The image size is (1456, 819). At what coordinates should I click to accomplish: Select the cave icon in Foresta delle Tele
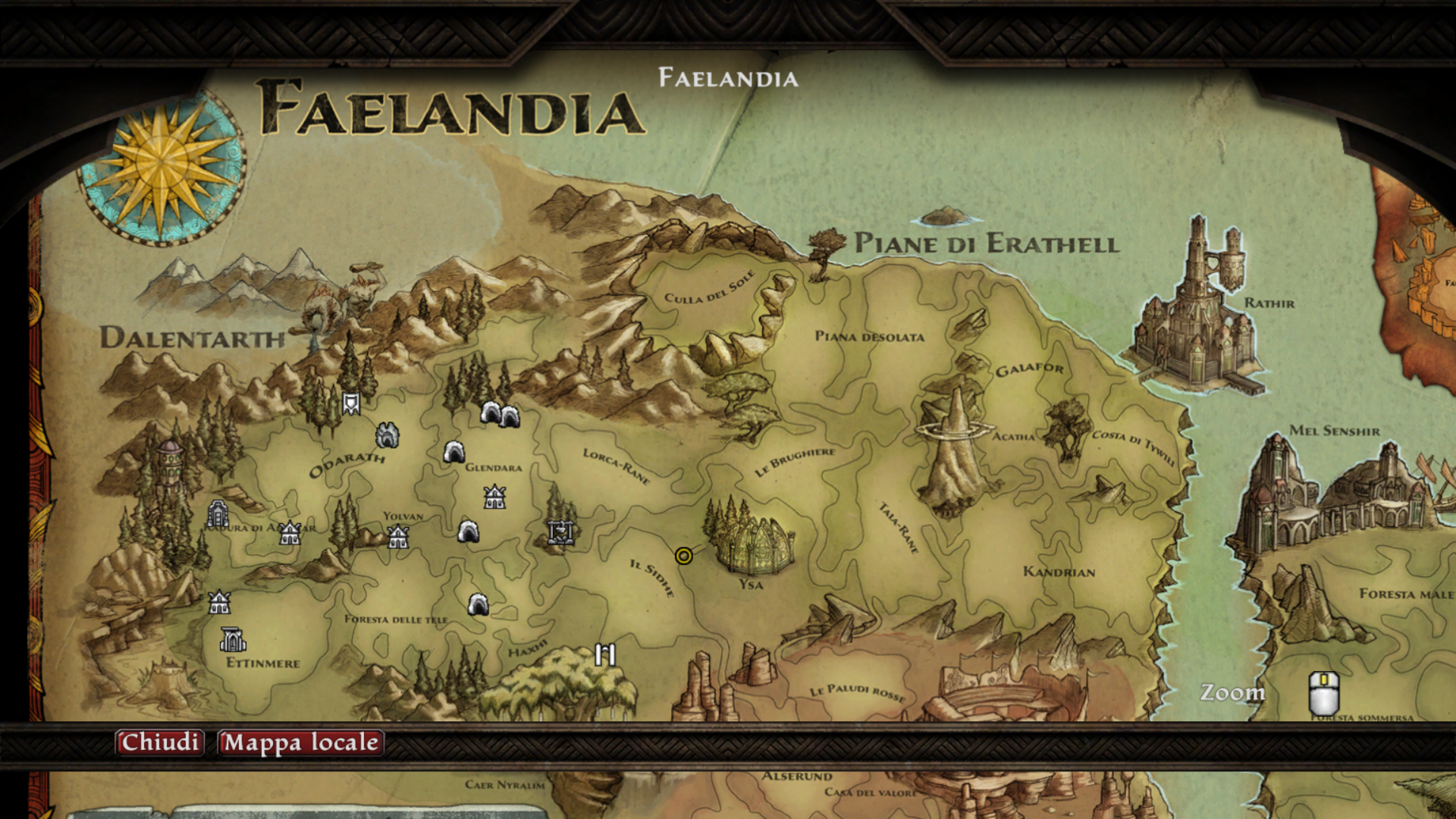click(x=476, y=604)
